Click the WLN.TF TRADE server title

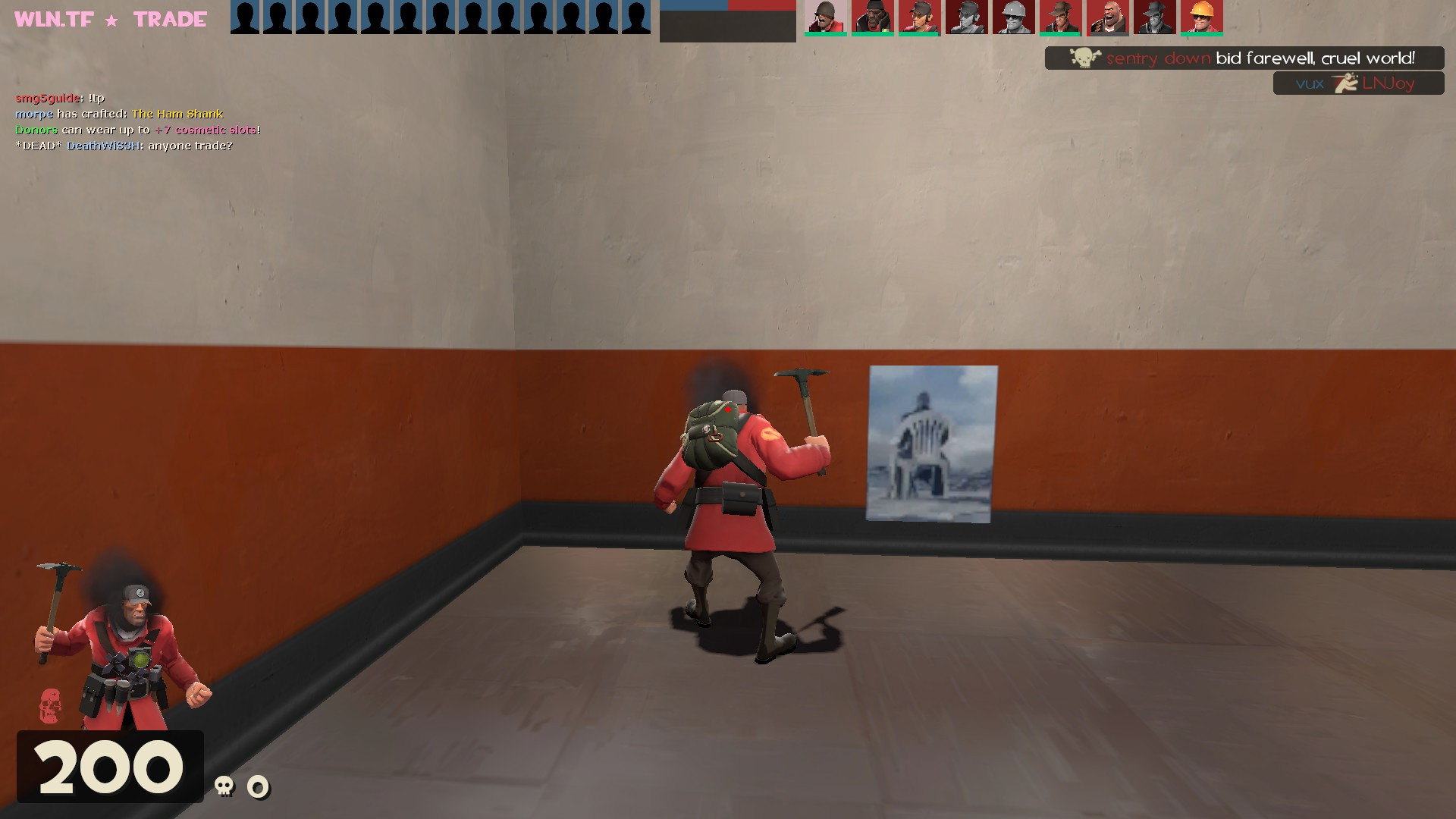click(106, 18)
